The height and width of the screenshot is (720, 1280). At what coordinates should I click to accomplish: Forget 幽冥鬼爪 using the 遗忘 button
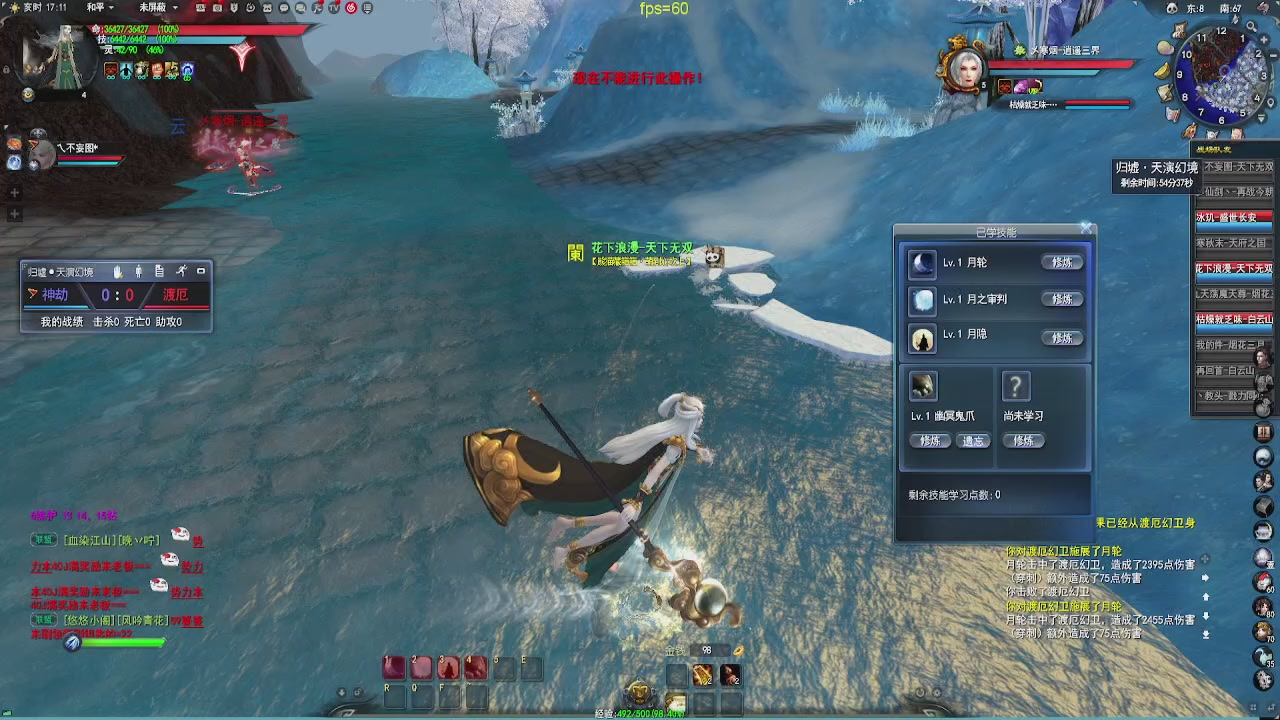coord(973,441)
